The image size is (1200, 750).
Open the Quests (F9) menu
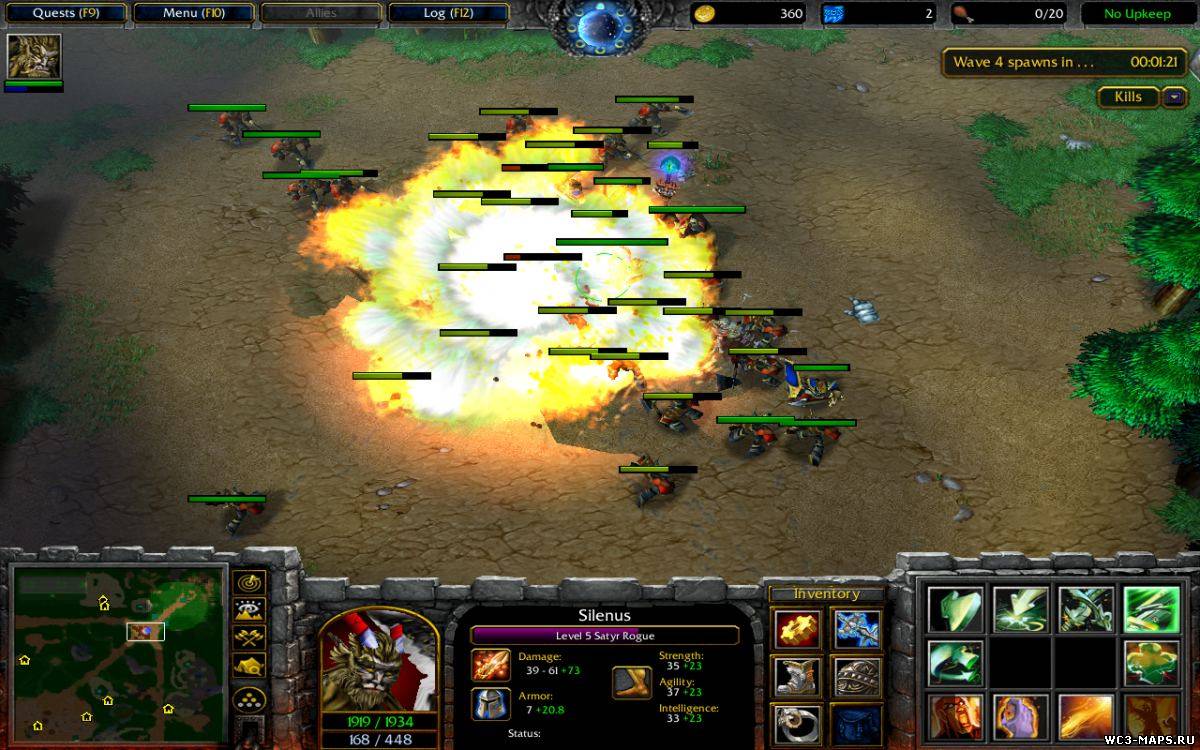(66, 13)
